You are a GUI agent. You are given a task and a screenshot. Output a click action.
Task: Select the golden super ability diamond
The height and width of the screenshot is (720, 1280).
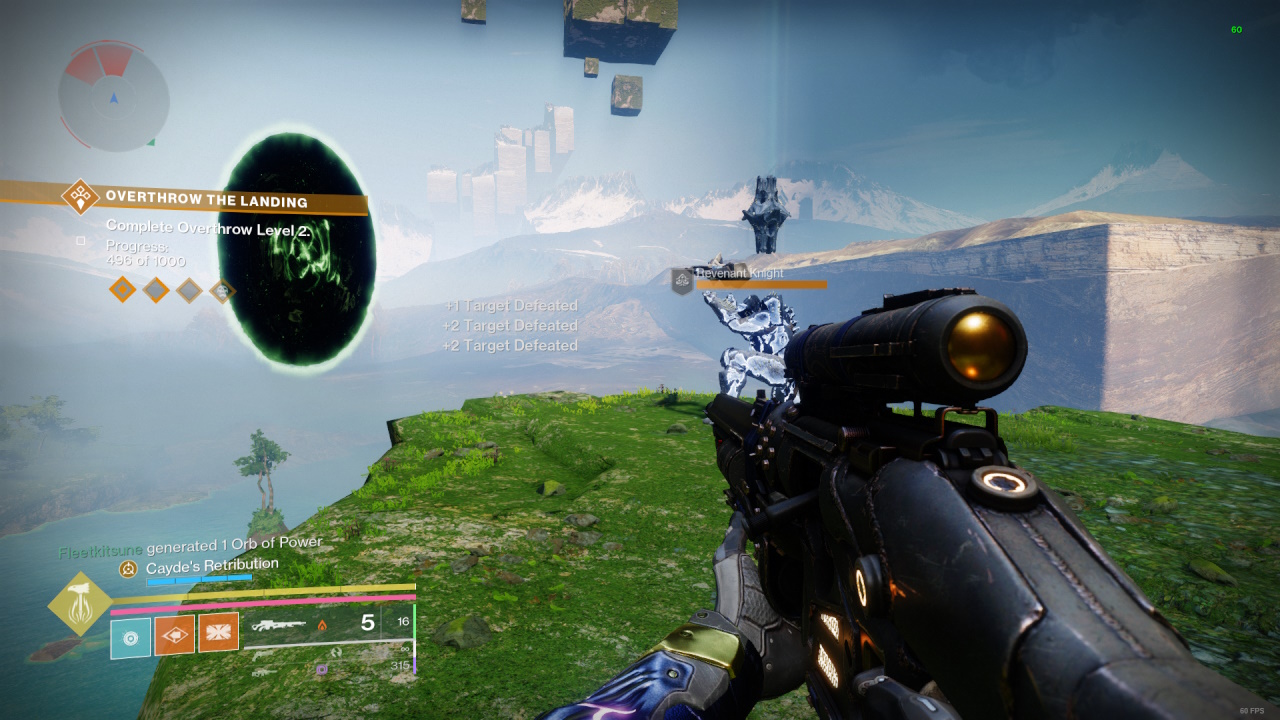pyautogui.click(x=80, y=603)
